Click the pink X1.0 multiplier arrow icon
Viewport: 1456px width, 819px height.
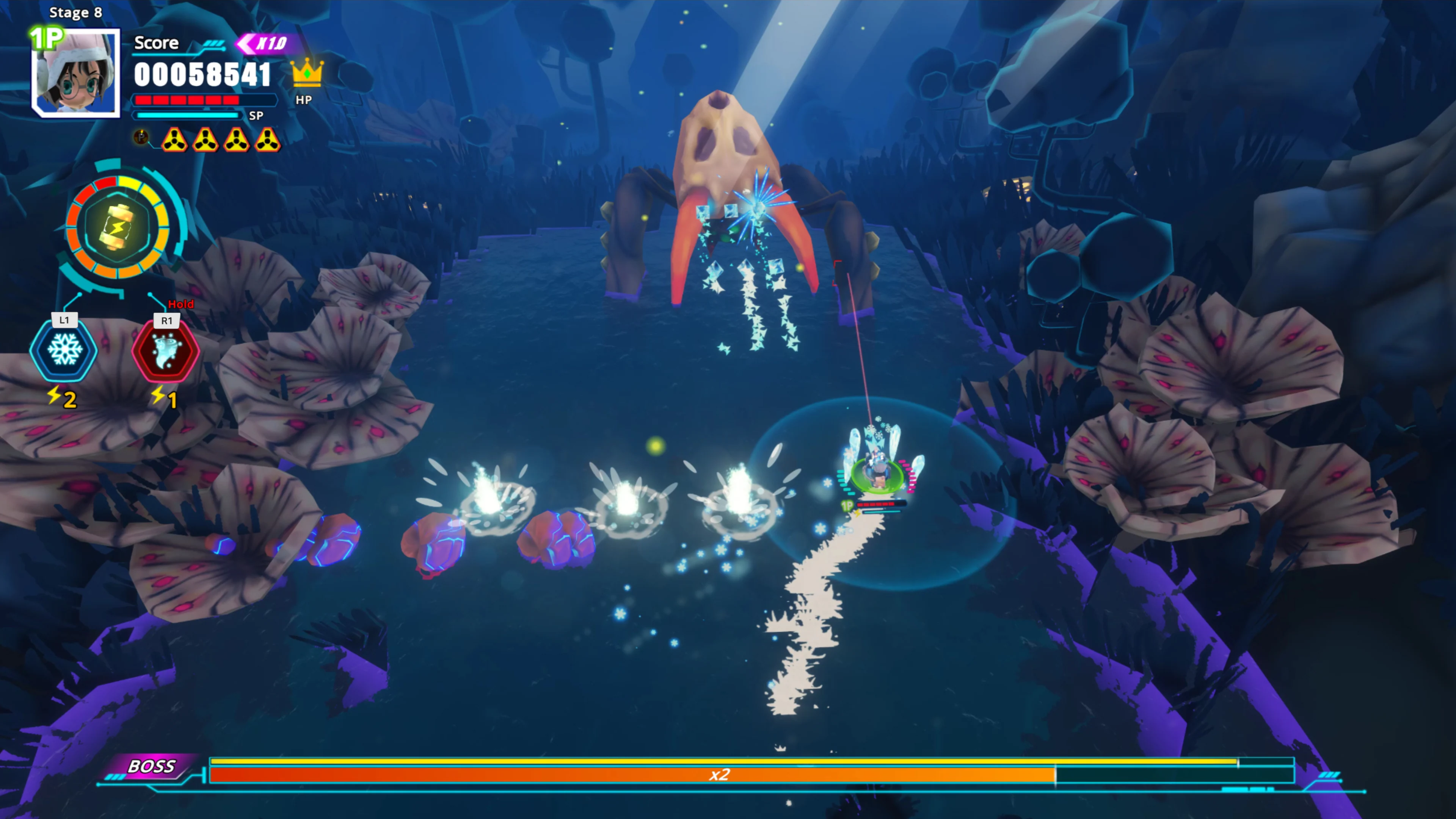[266, 44]
